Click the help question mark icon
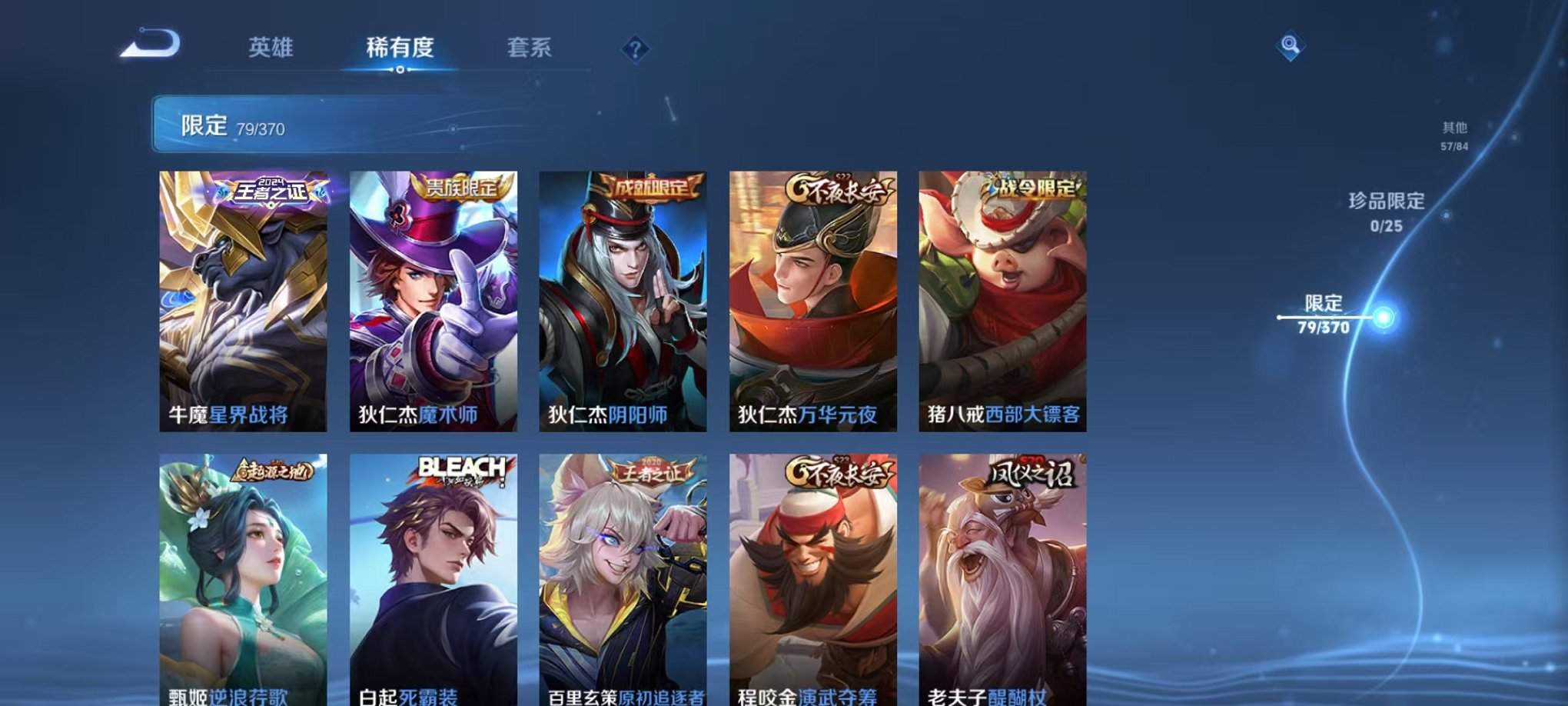 [x=635, y=49]
